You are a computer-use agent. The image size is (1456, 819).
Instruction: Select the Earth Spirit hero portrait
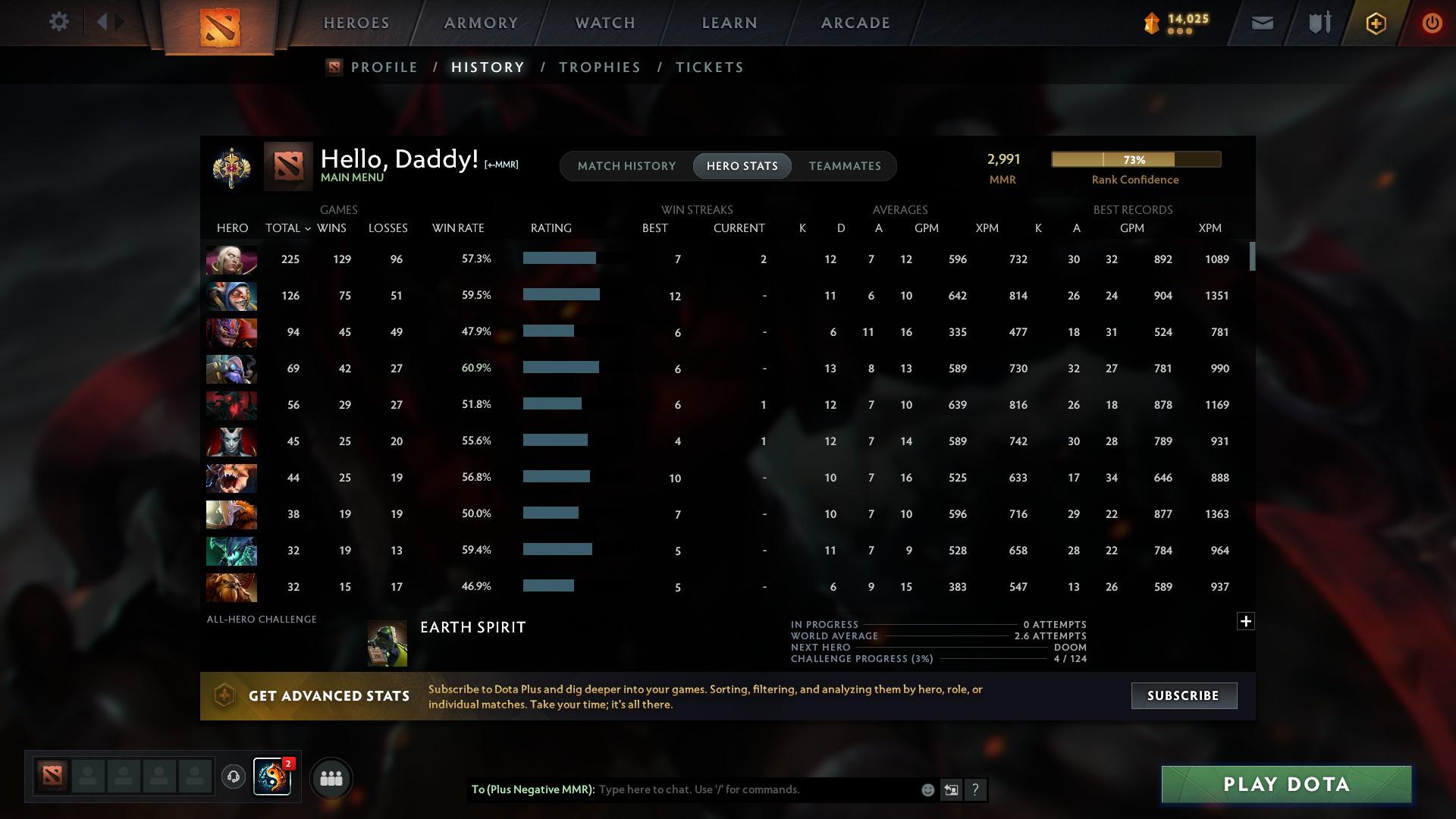click(387, 642)
